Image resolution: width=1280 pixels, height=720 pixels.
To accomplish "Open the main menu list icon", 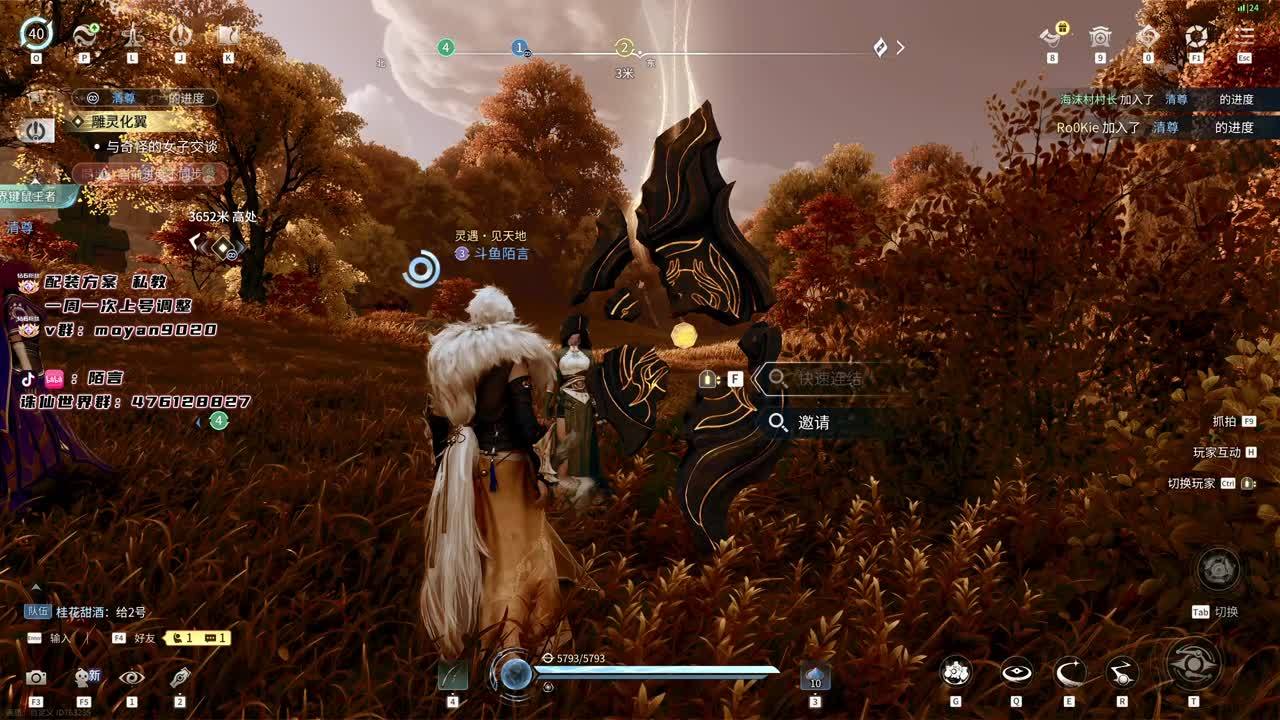I will pos(1244,36).
